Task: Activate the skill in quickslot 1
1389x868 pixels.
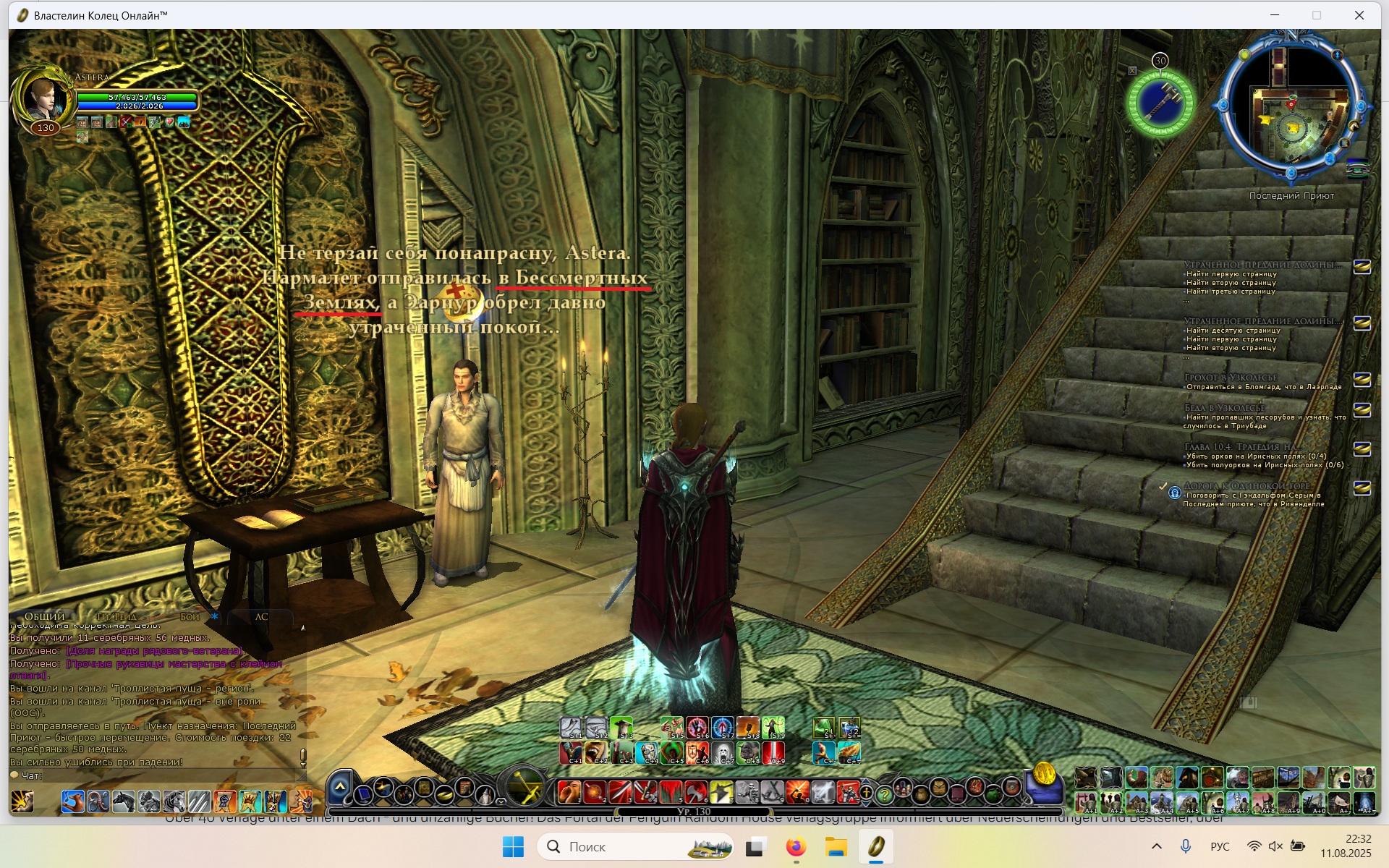Action: (x=569, y=793)
